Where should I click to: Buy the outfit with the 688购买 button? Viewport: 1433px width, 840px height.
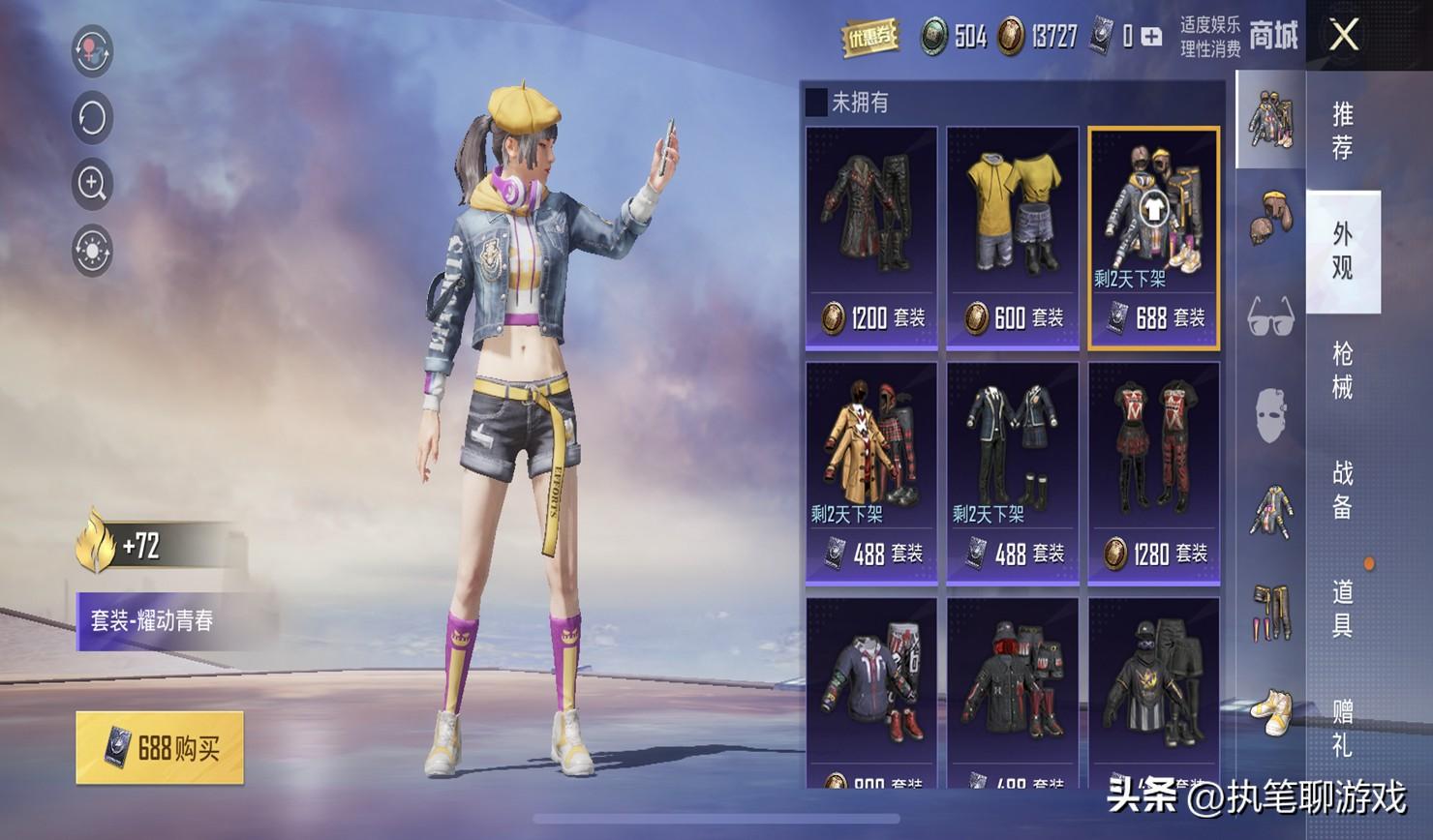pyautogui.click(x=160, y=748)
